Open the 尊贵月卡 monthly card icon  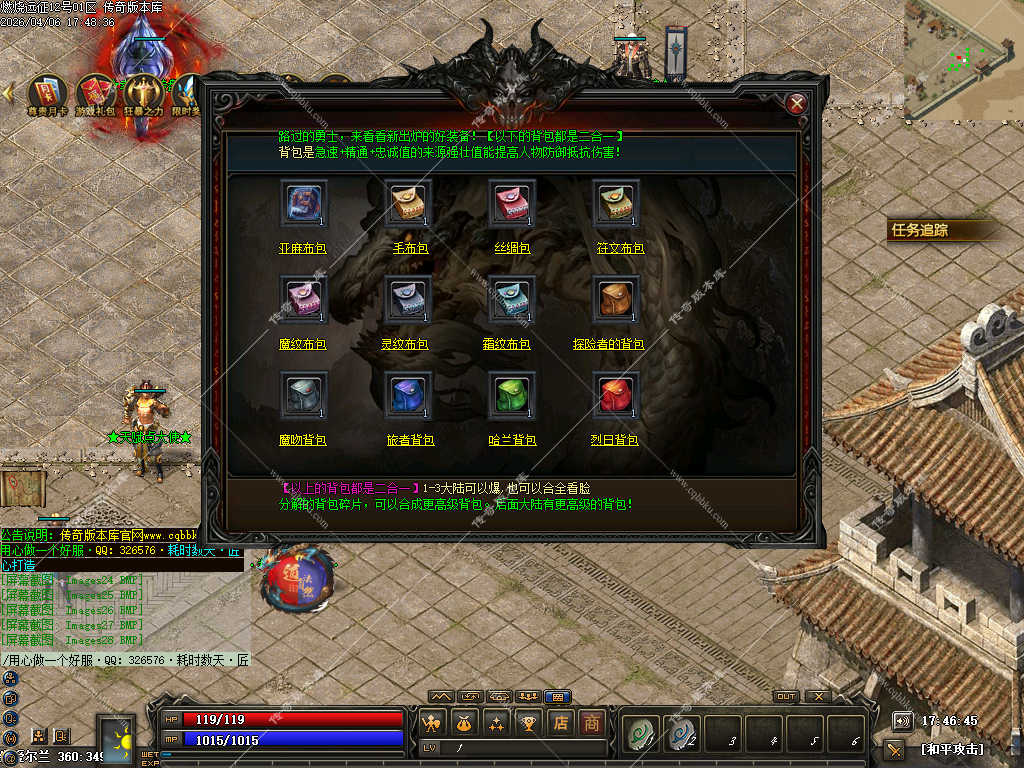coord(48,93)
